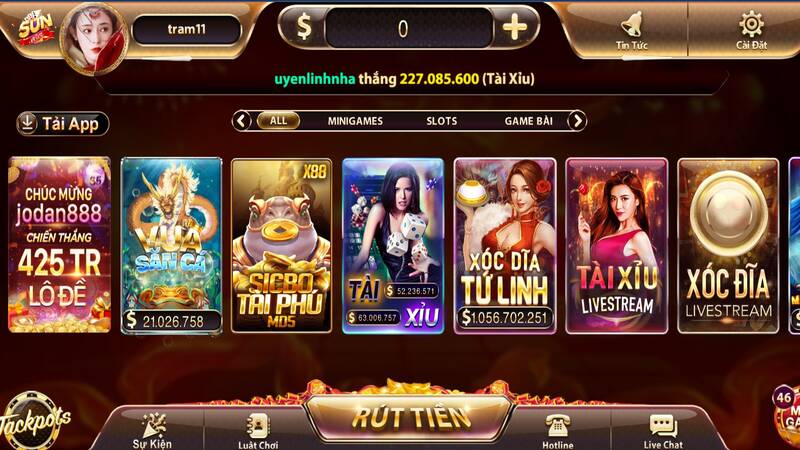Open the Tài Xỉu Livestream tile
Image resolution: width=800 pixels, height=450 pixels.
(615, 245)
